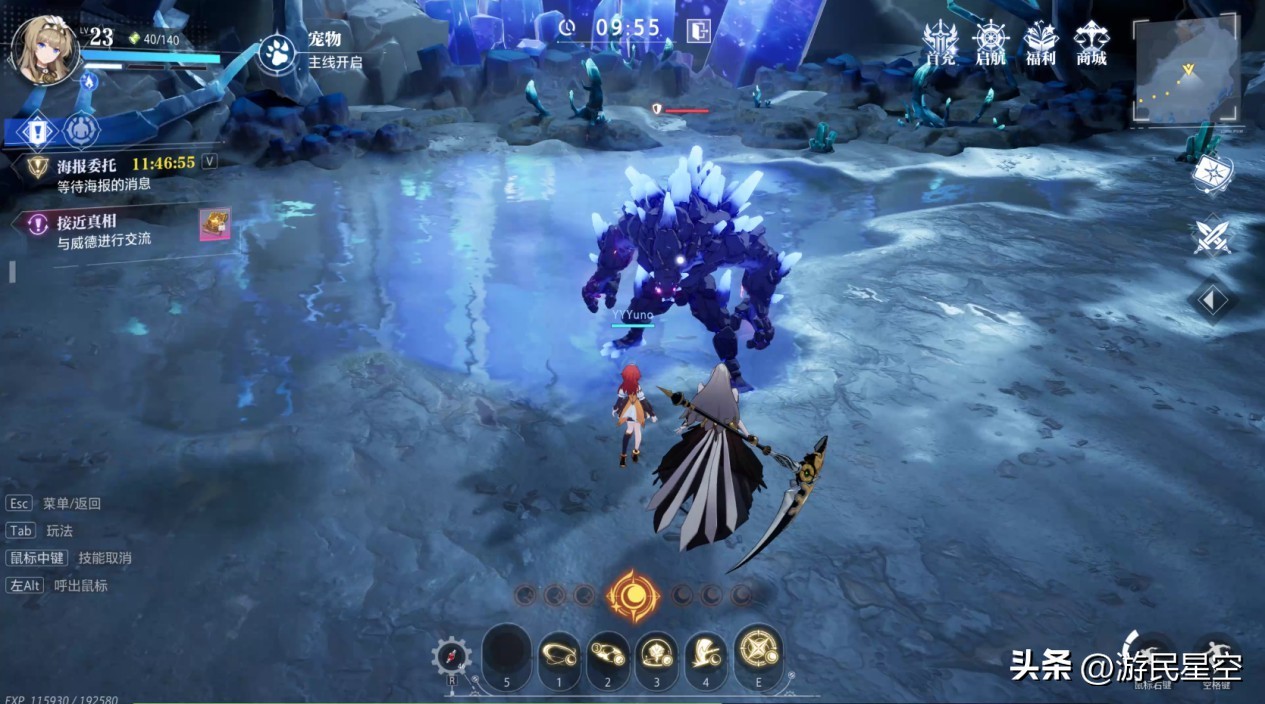Open the star card icon below minimap
Screen dimensions: 1265x704
pyautogui.click(x=1212, y=174)
